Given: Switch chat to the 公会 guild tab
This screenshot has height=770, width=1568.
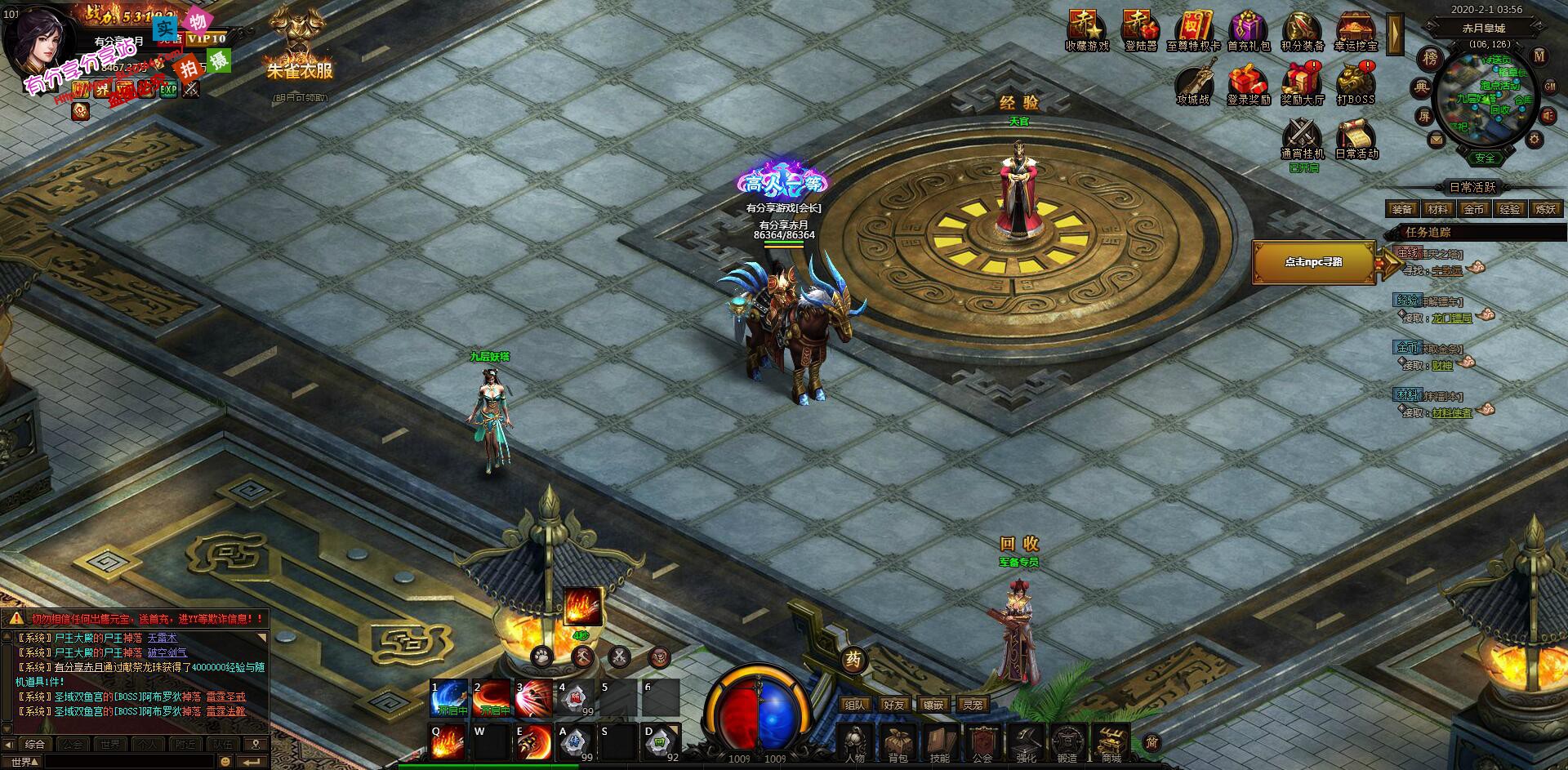Looking at the screenshot, I should click(x=73, y=745).
